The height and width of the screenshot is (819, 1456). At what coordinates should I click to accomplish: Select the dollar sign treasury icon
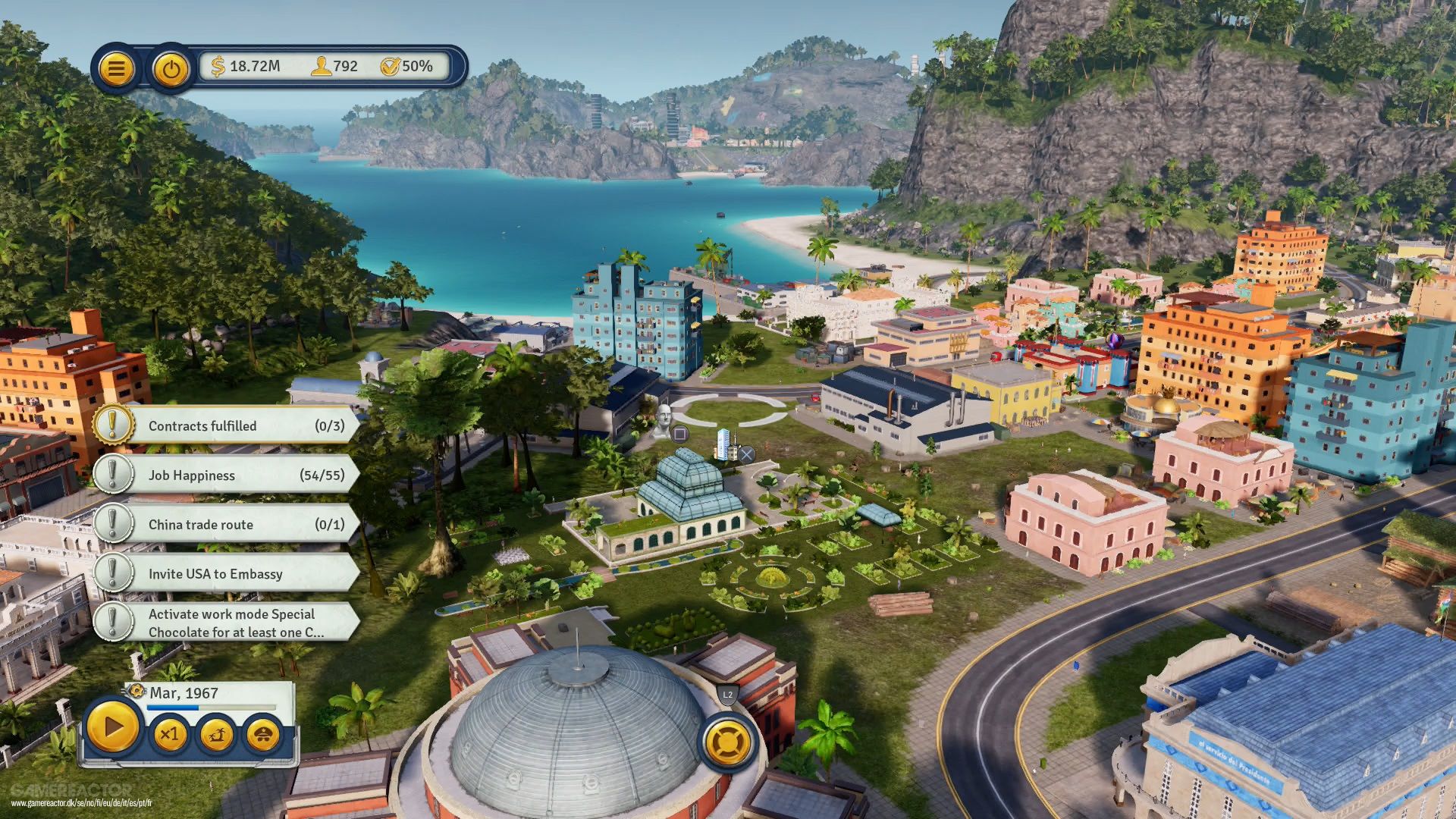click(x=218, y=66)
